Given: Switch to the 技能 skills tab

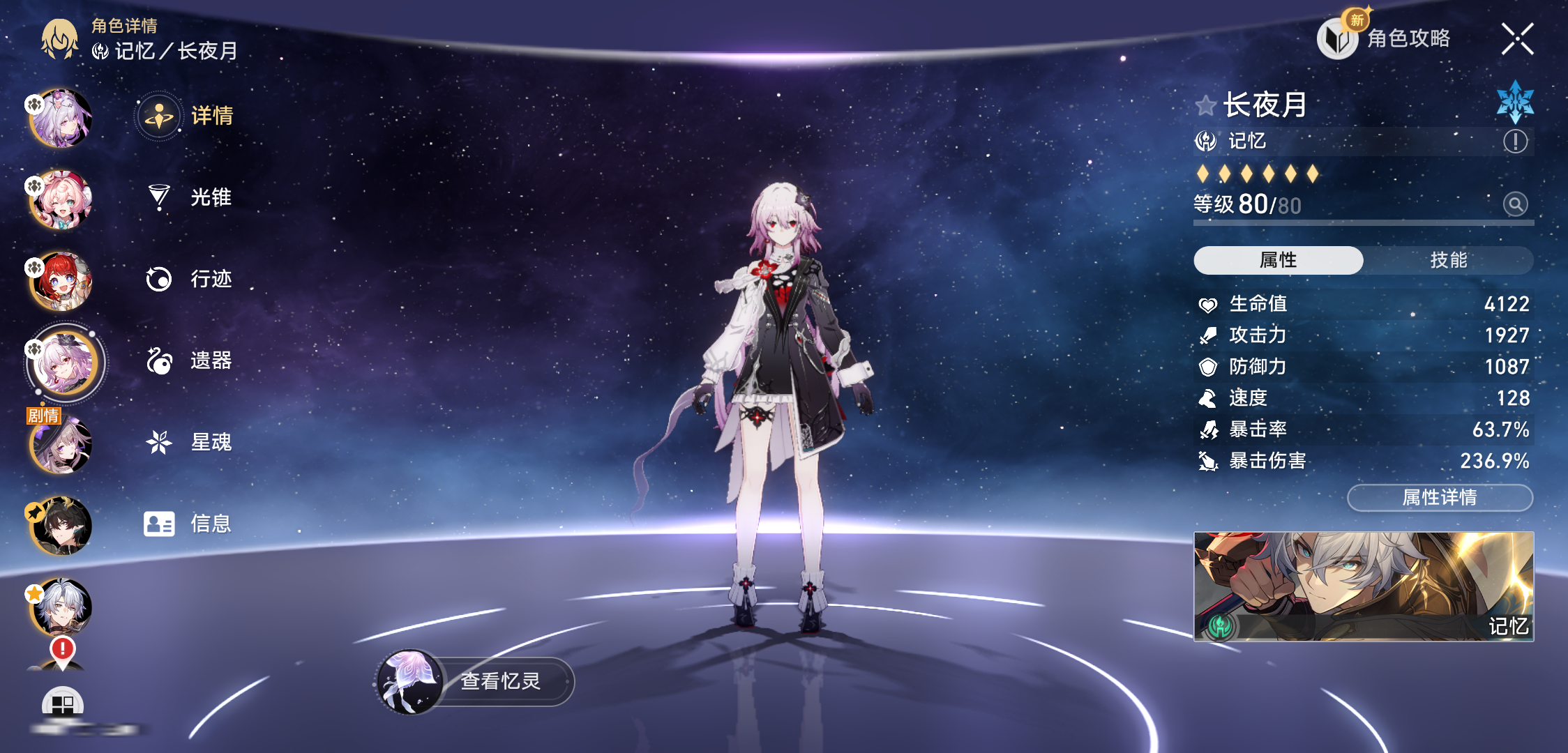Looking at the screenshot, I should [1448, 260].
